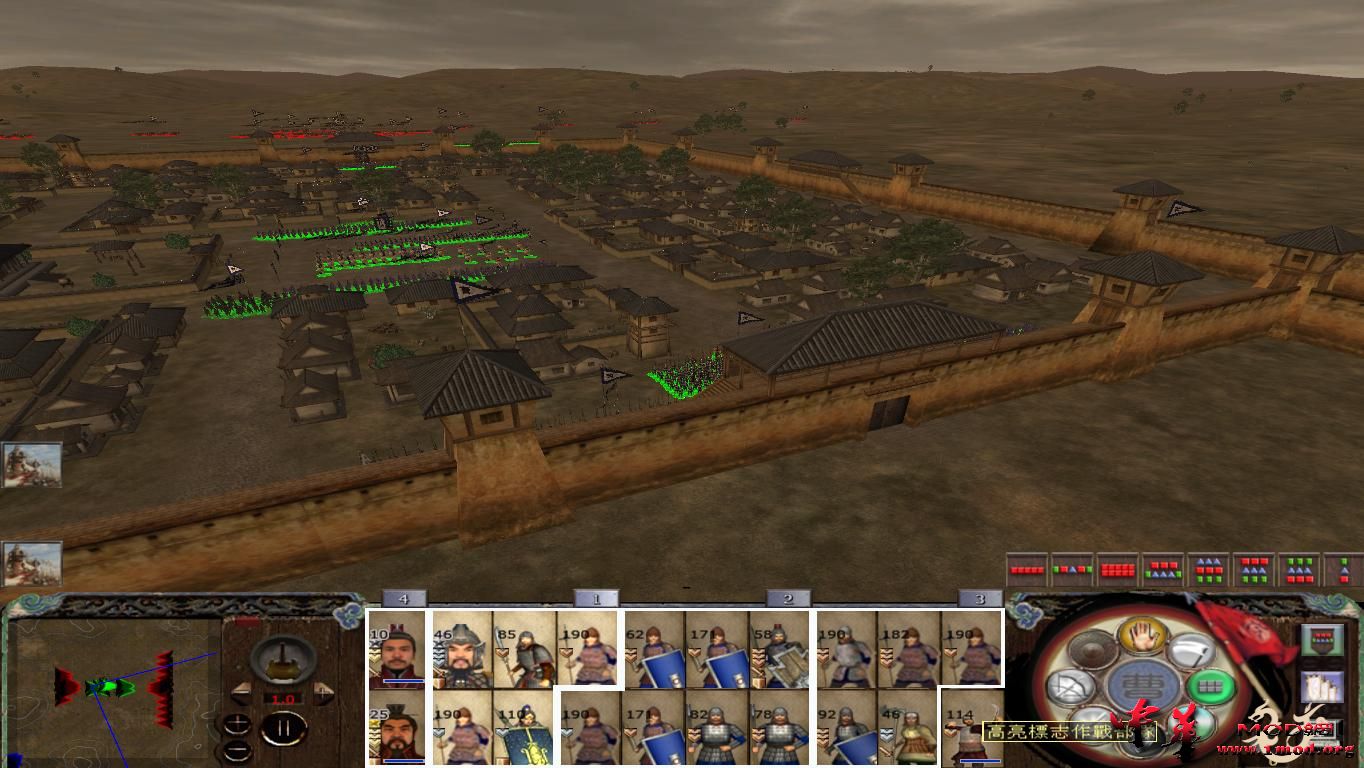1364x768 pixels.
Task: Select the 46-man general's bodyguard unit card
Action: 460,648
